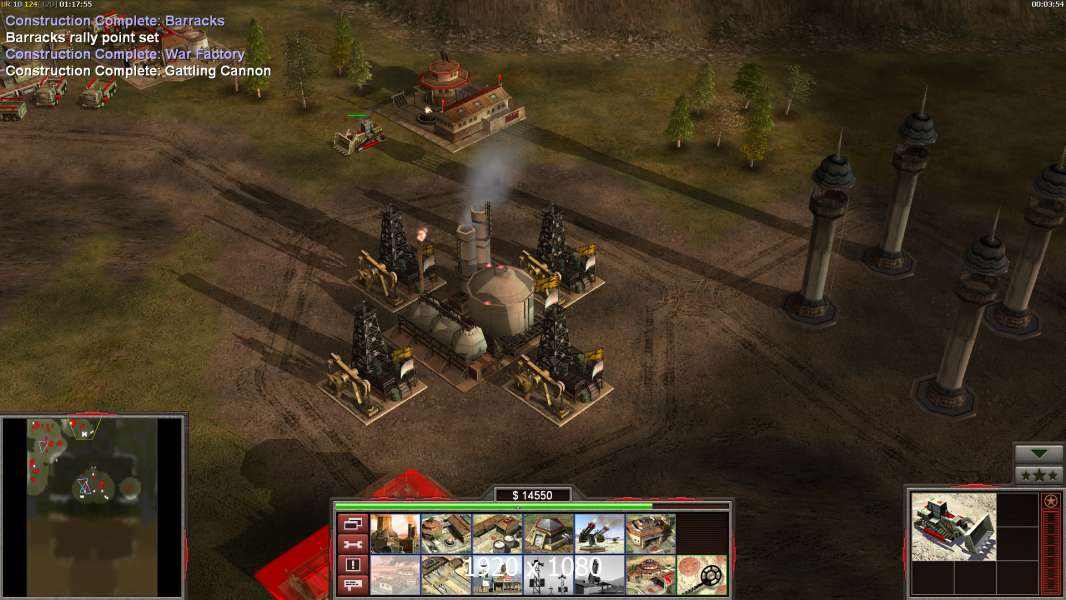Click the wrench button on command bar

(x=351, y=544)
